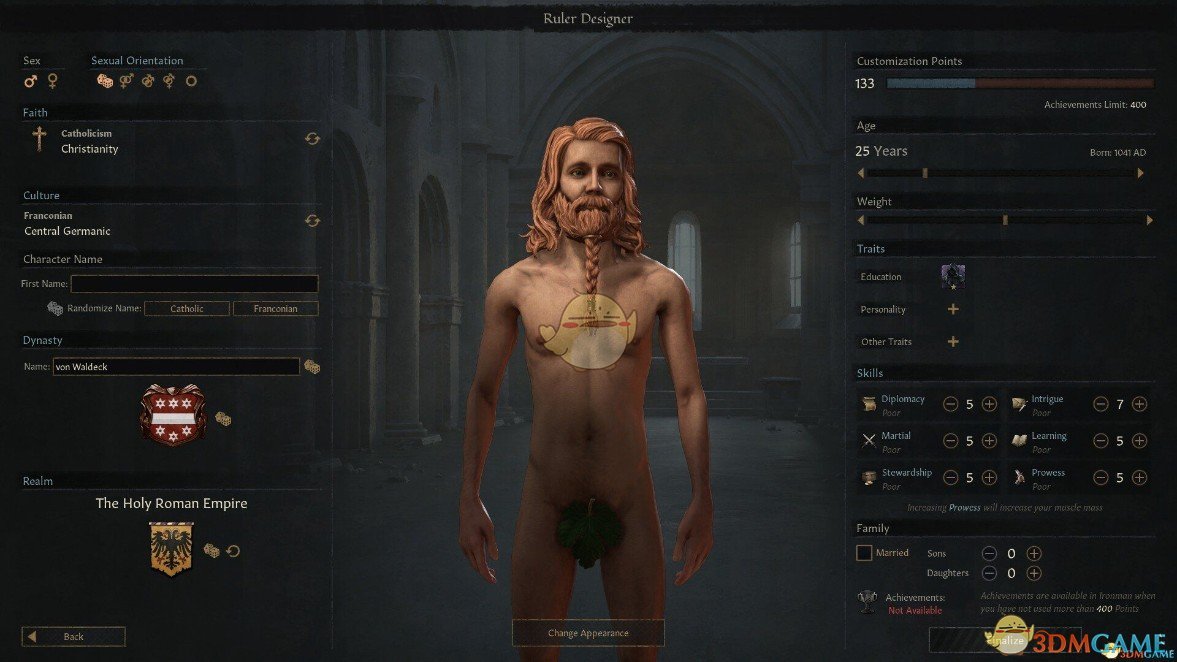Change the Franconian culture selection

coord(312,221)
